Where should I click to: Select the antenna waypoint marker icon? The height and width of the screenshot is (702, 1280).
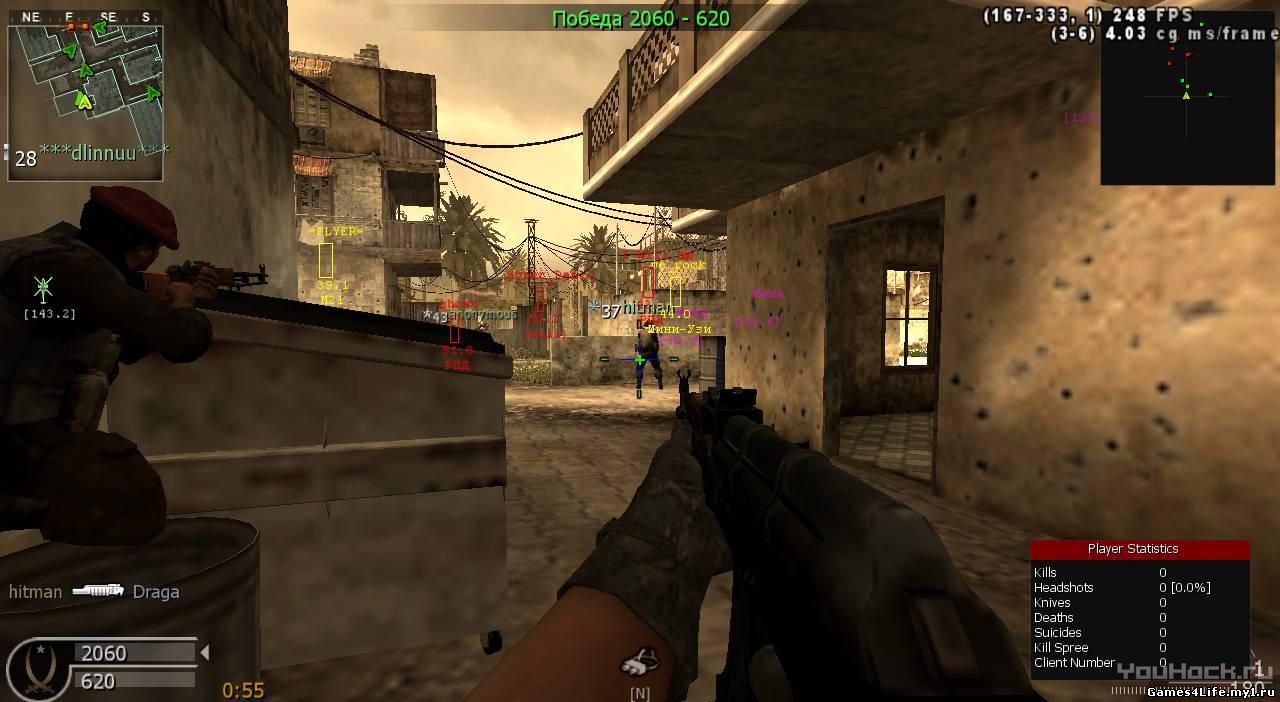pos(43,290)
